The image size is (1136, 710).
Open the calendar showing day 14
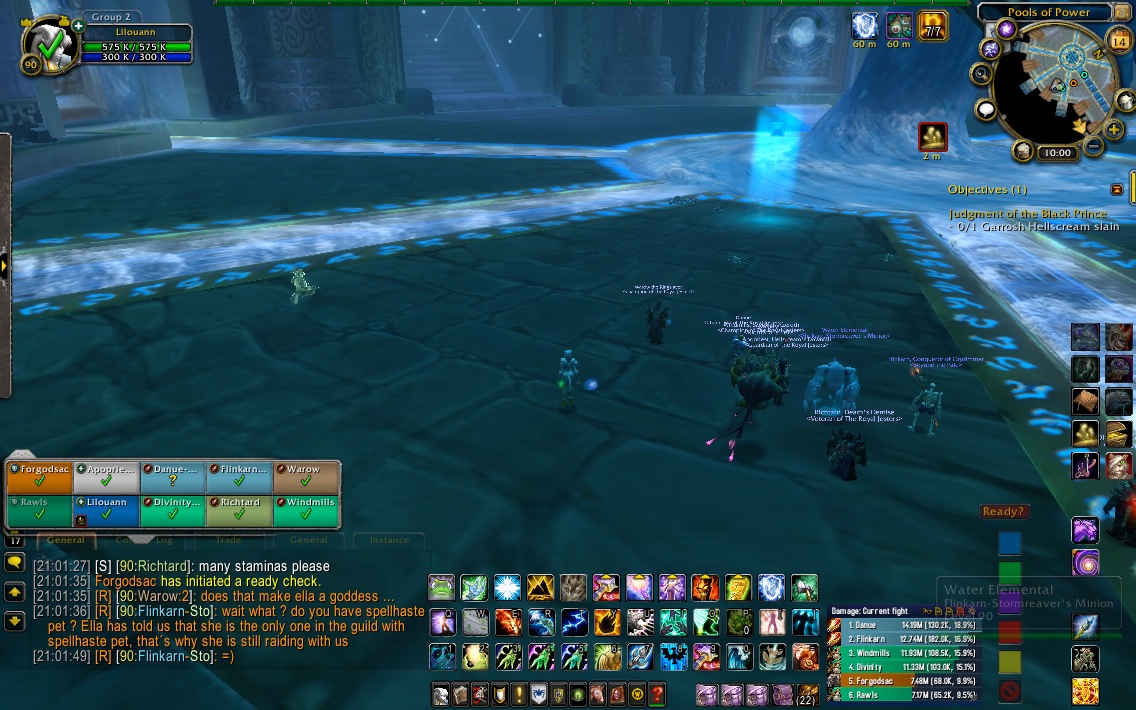(x=1119, y=41)
